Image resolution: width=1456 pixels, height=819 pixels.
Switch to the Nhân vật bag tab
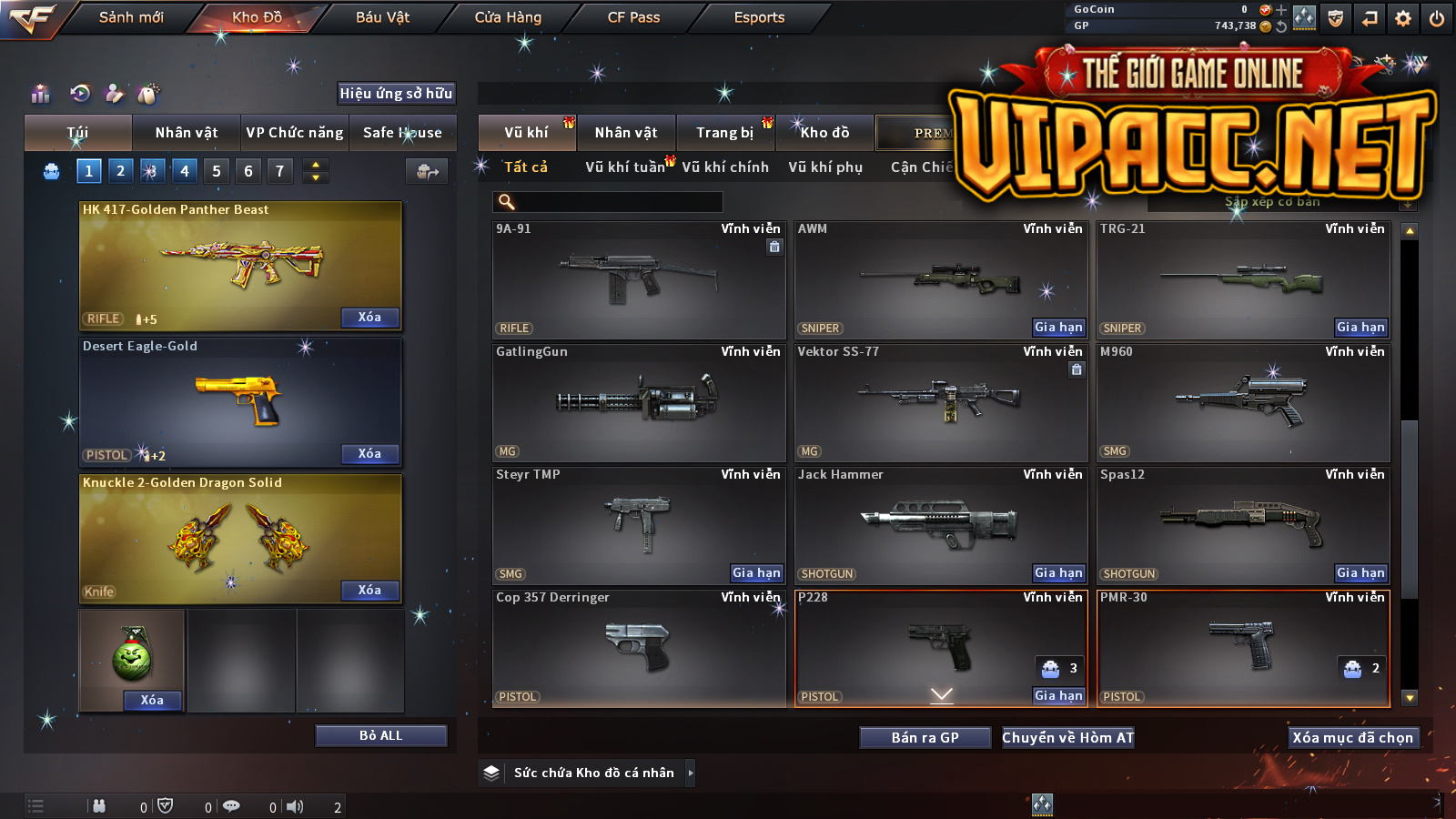187,133
